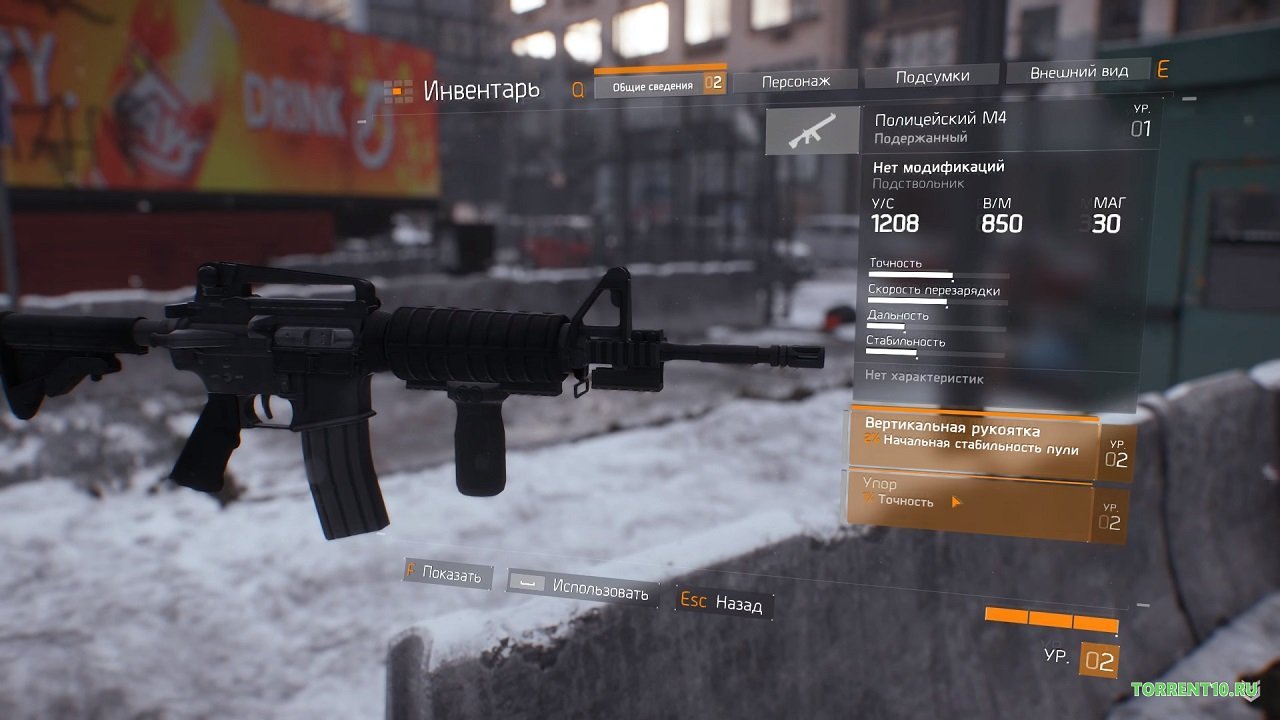Open the Персонаж tab
Screen dimensions: 1280x720
pos(795,81)
